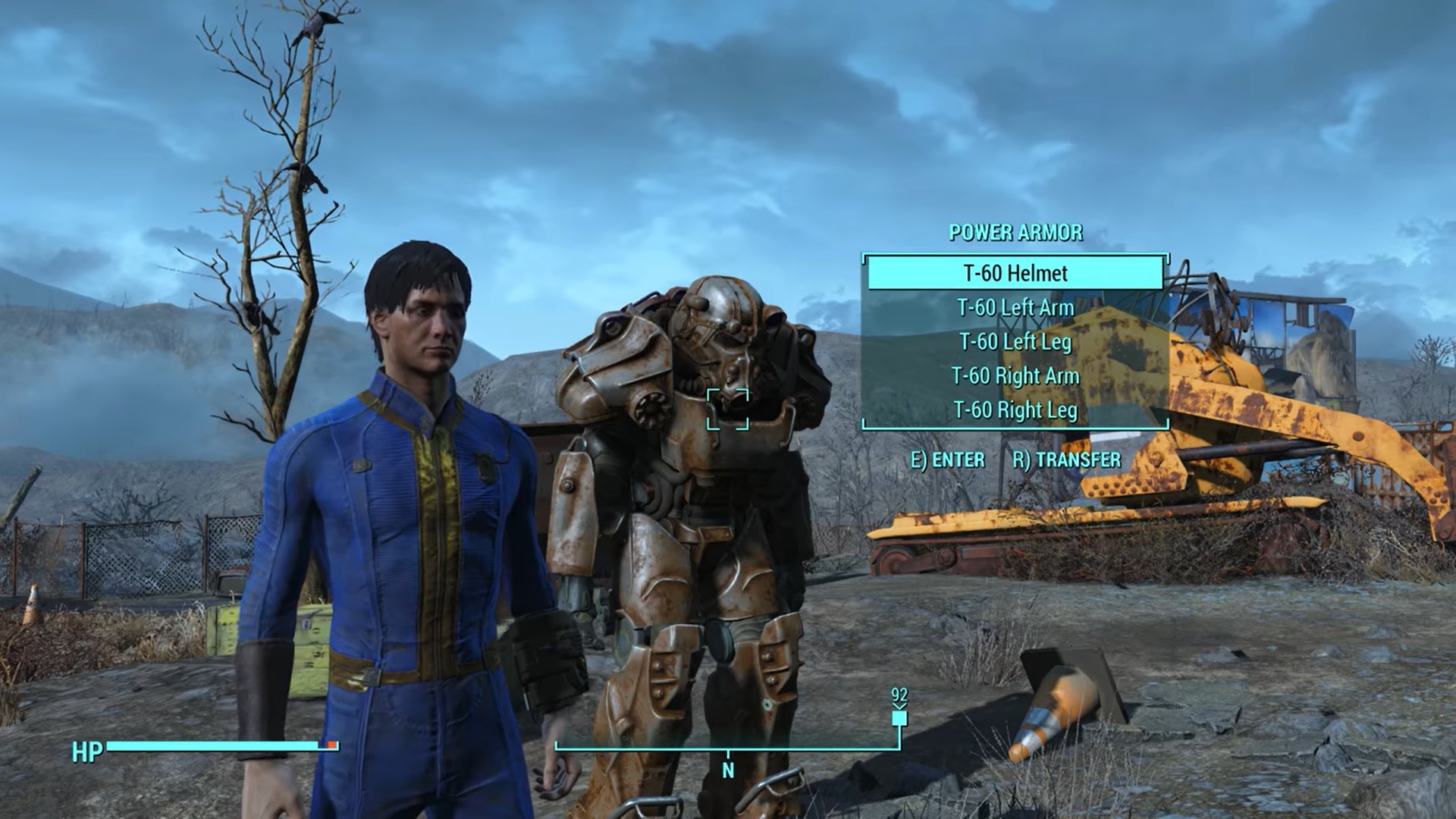Viewport: 1456px width, 819px height.
Task: Select T-60 Right Arm in the container list
Action: click(1015, 376)
